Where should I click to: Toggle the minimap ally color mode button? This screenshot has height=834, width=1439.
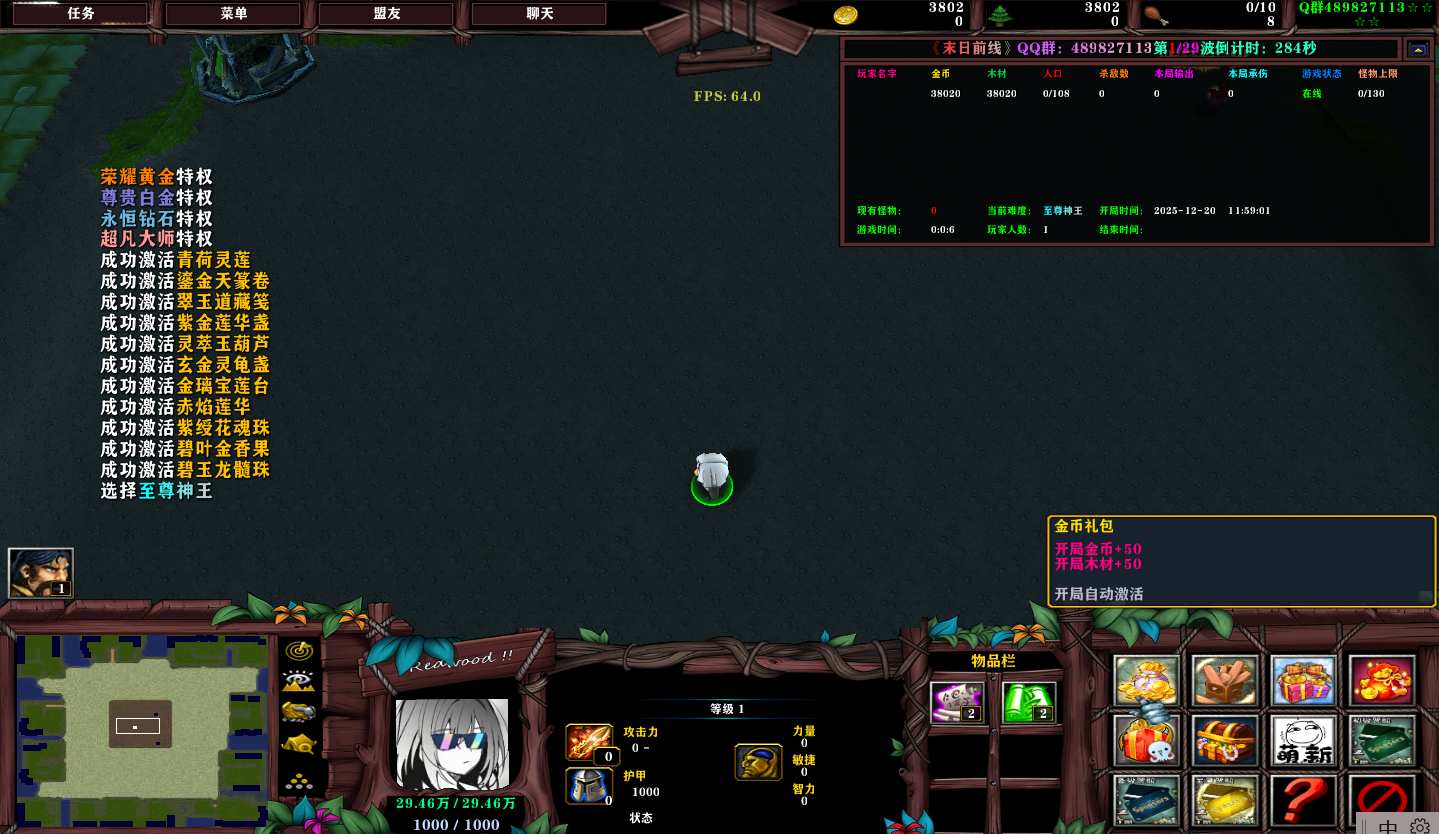(299, 712)
